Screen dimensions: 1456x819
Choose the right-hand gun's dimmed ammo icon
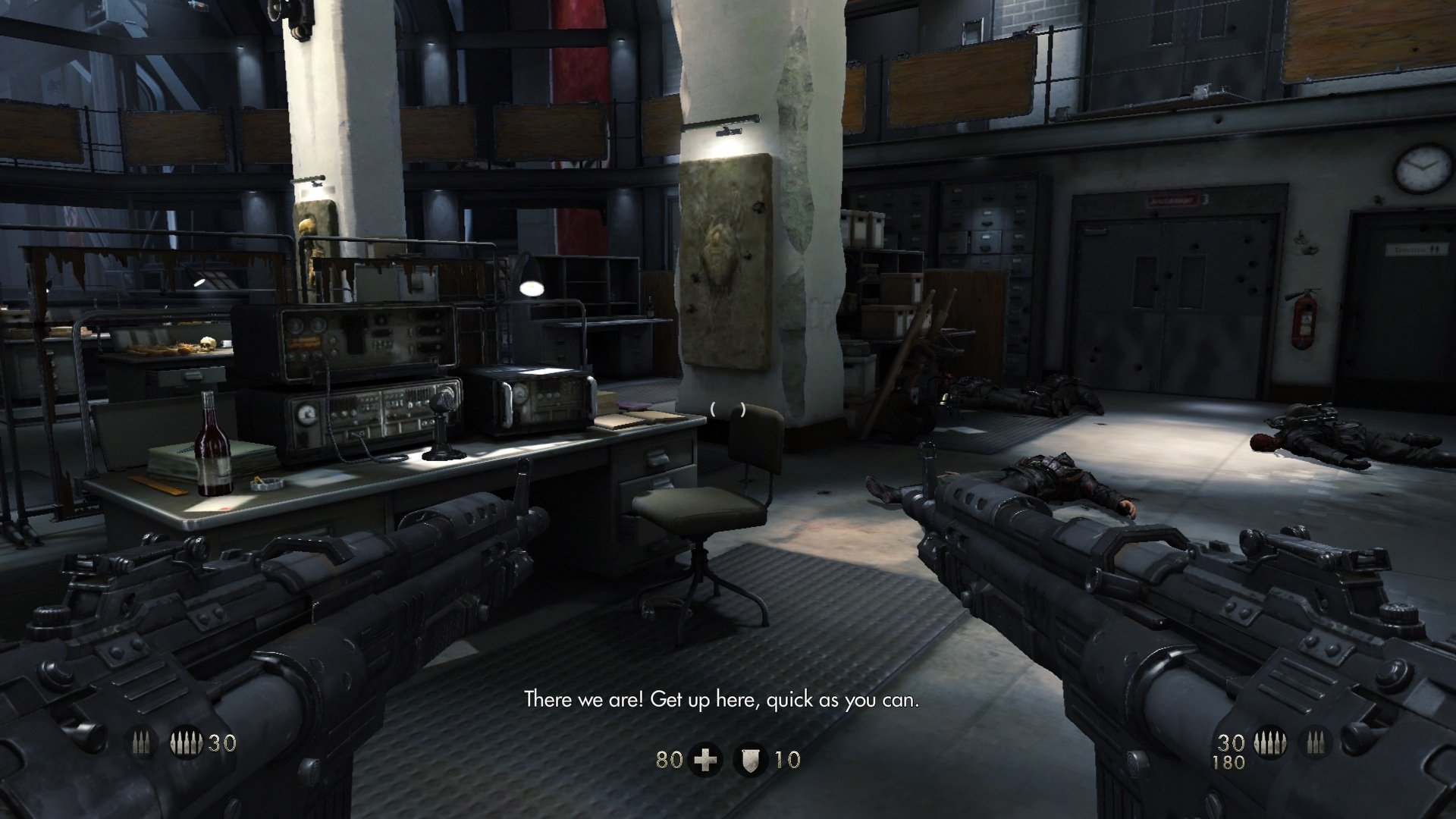click(x=1314, y=743)
